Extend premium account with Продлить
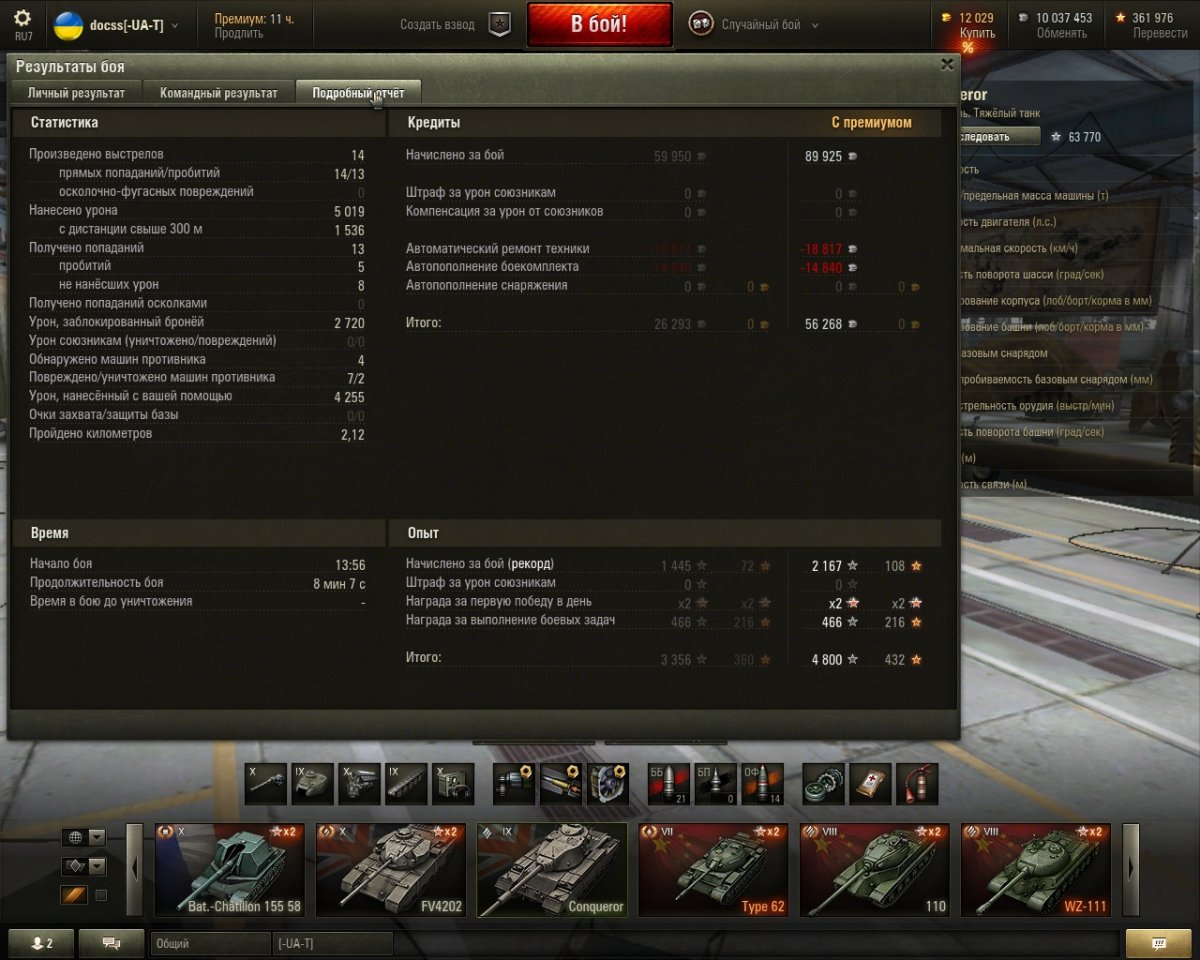The width and height of the screenshot is (1200, 960). (x=239, y=33)
